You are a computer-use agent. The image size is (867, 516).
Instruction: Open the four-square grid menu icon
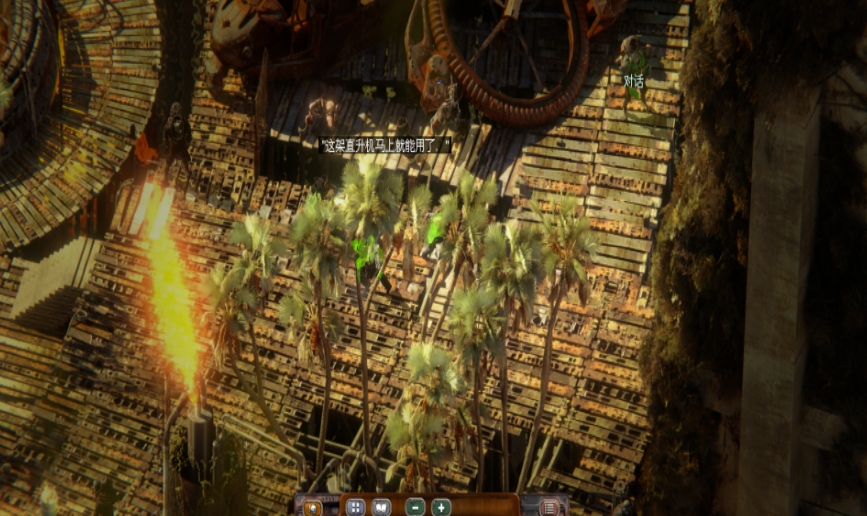point(355,507)
